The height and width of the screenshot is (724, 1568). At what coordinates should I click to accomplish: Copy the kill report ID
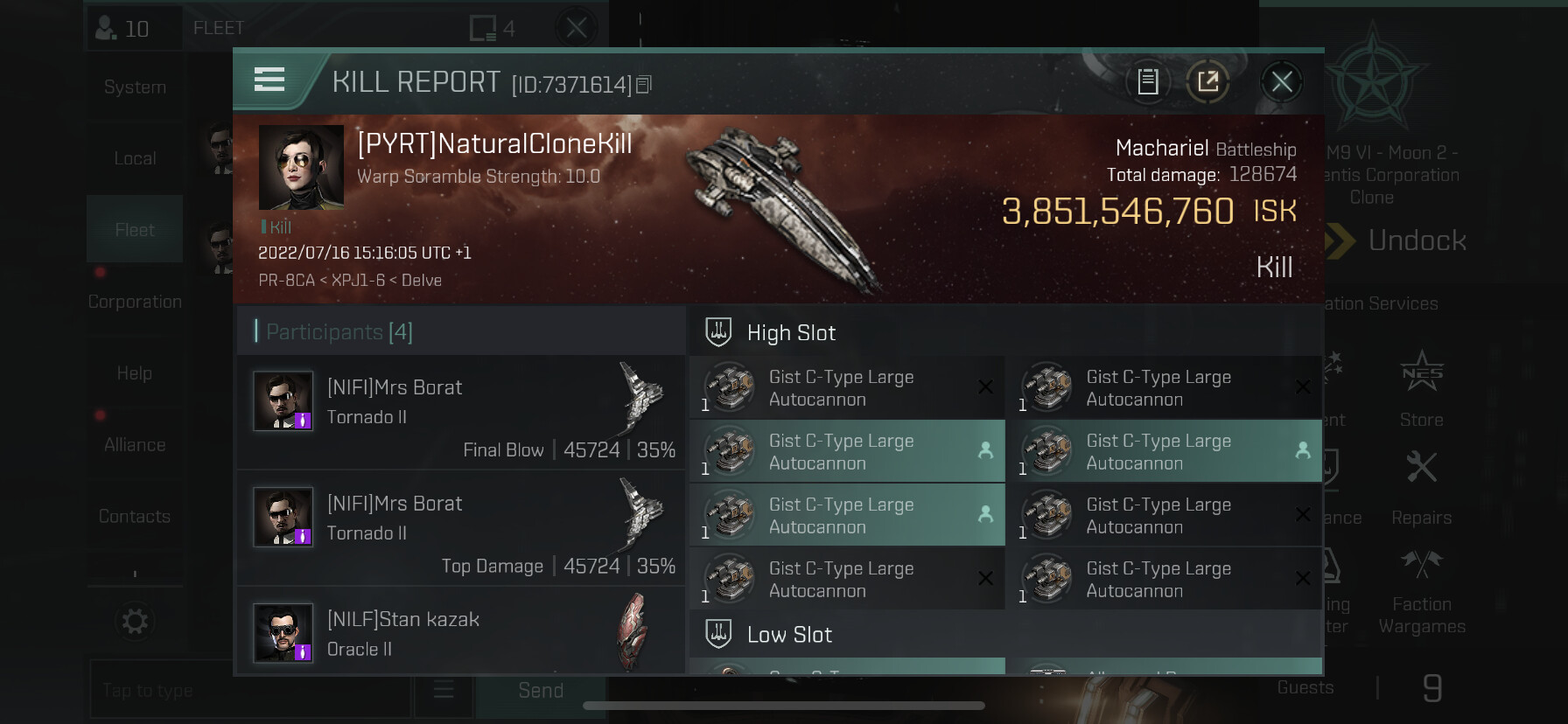644,85
